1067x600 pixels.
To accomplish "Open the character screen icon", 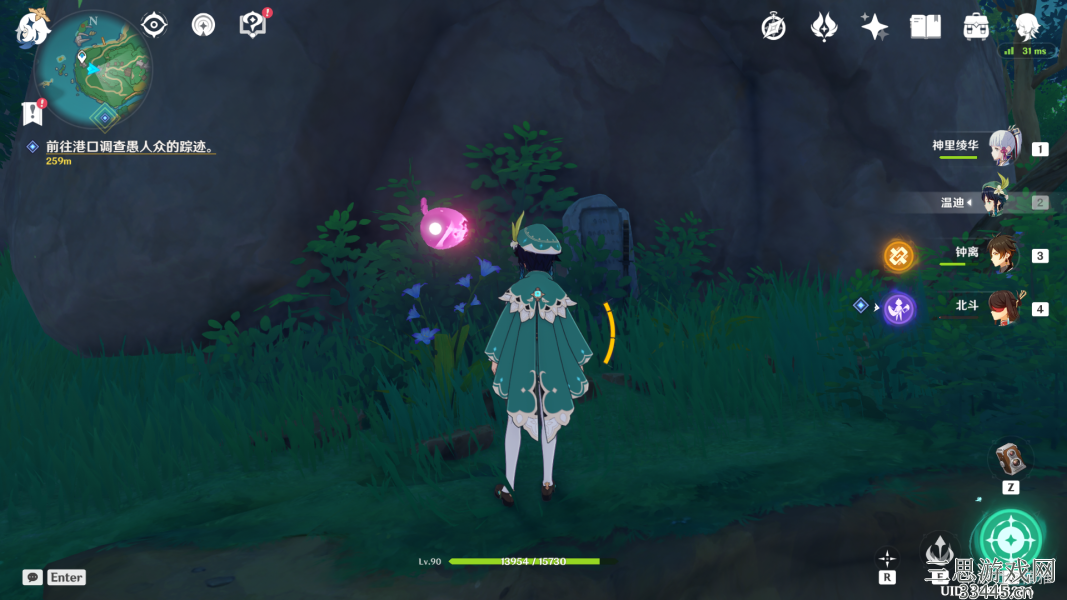I will 1027,27.
